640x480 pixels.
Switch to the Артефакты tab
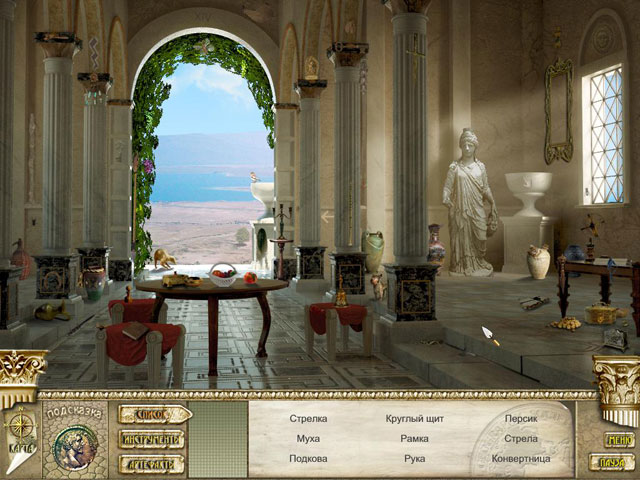152,463
